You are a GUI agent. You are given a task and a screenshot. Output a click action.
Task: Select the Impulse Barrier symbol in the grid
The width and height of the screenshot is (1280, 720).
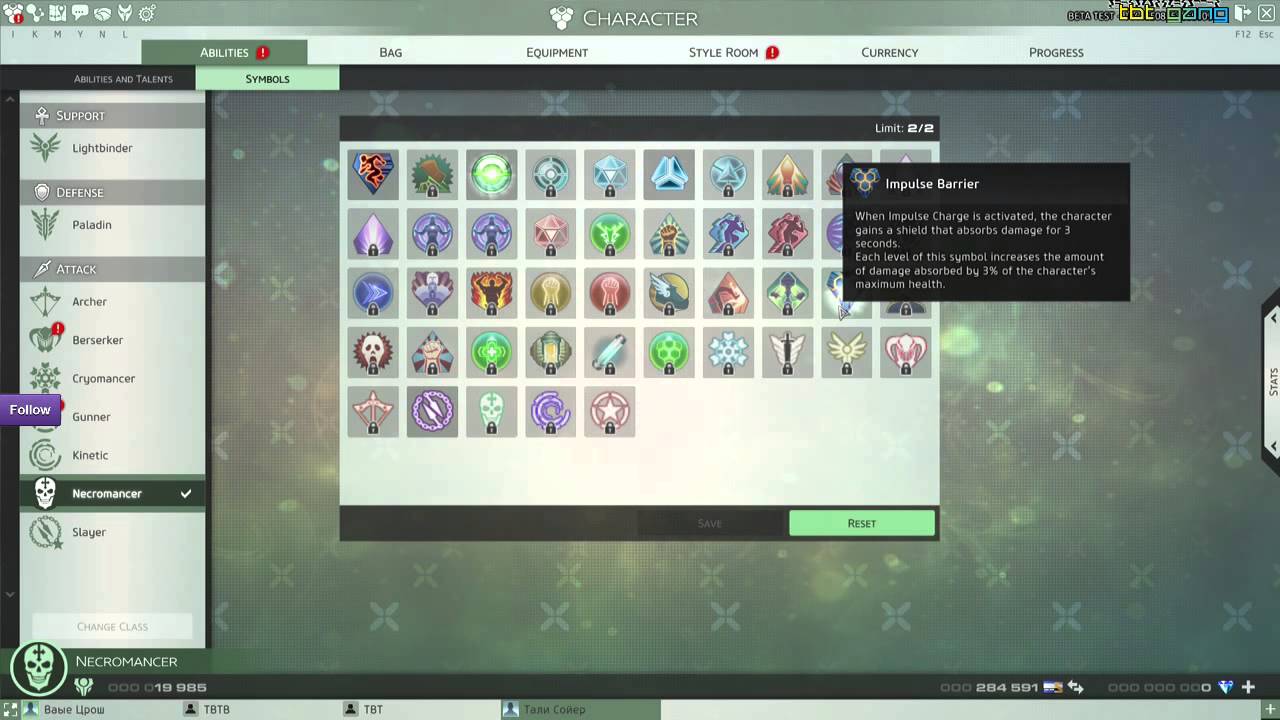click(846, 293)
